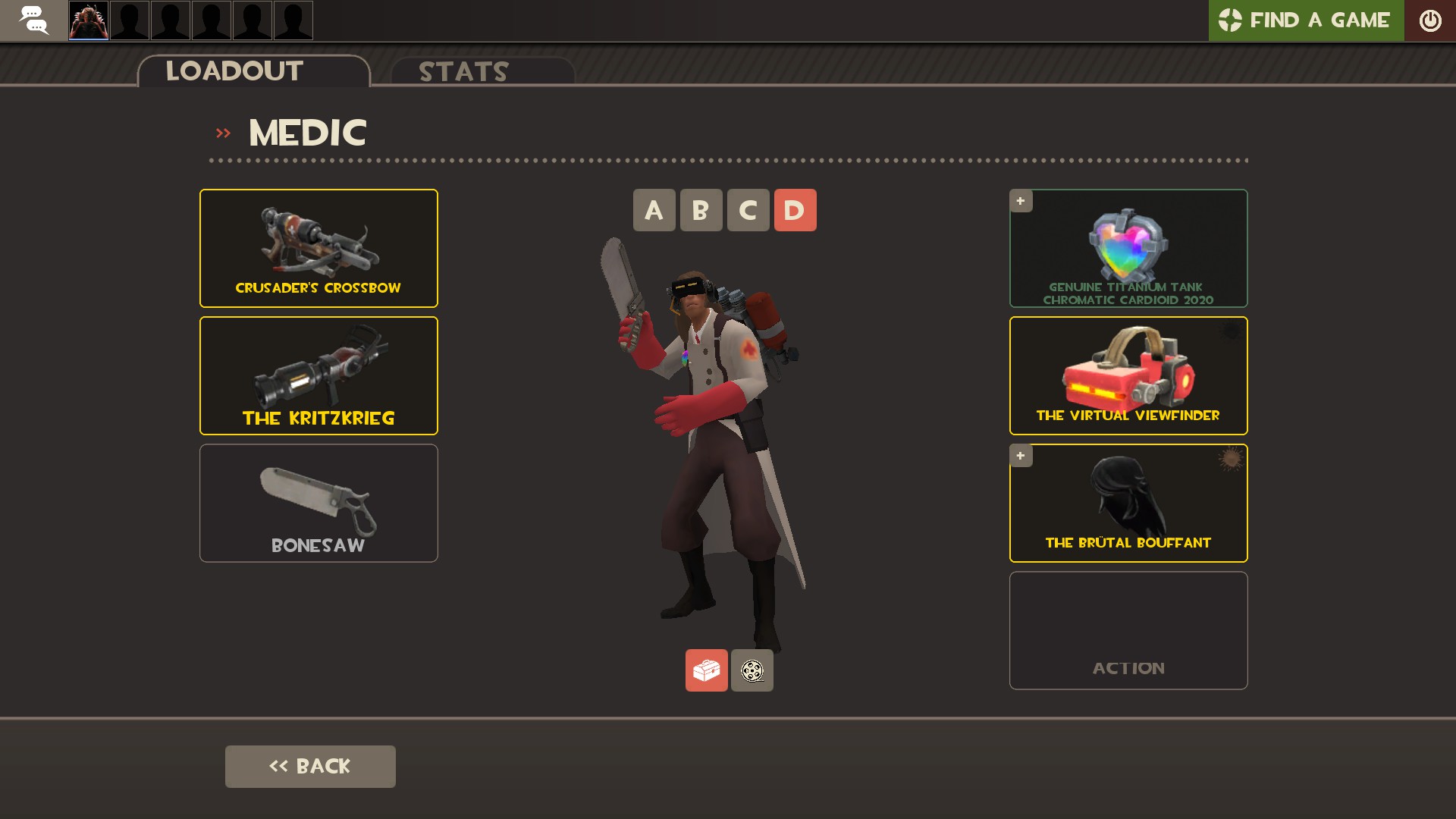Open the Titanium Tank Chromatic Cardioid slot
The width and height of the screenshot is (1456, 819).
click(1128, 248)
